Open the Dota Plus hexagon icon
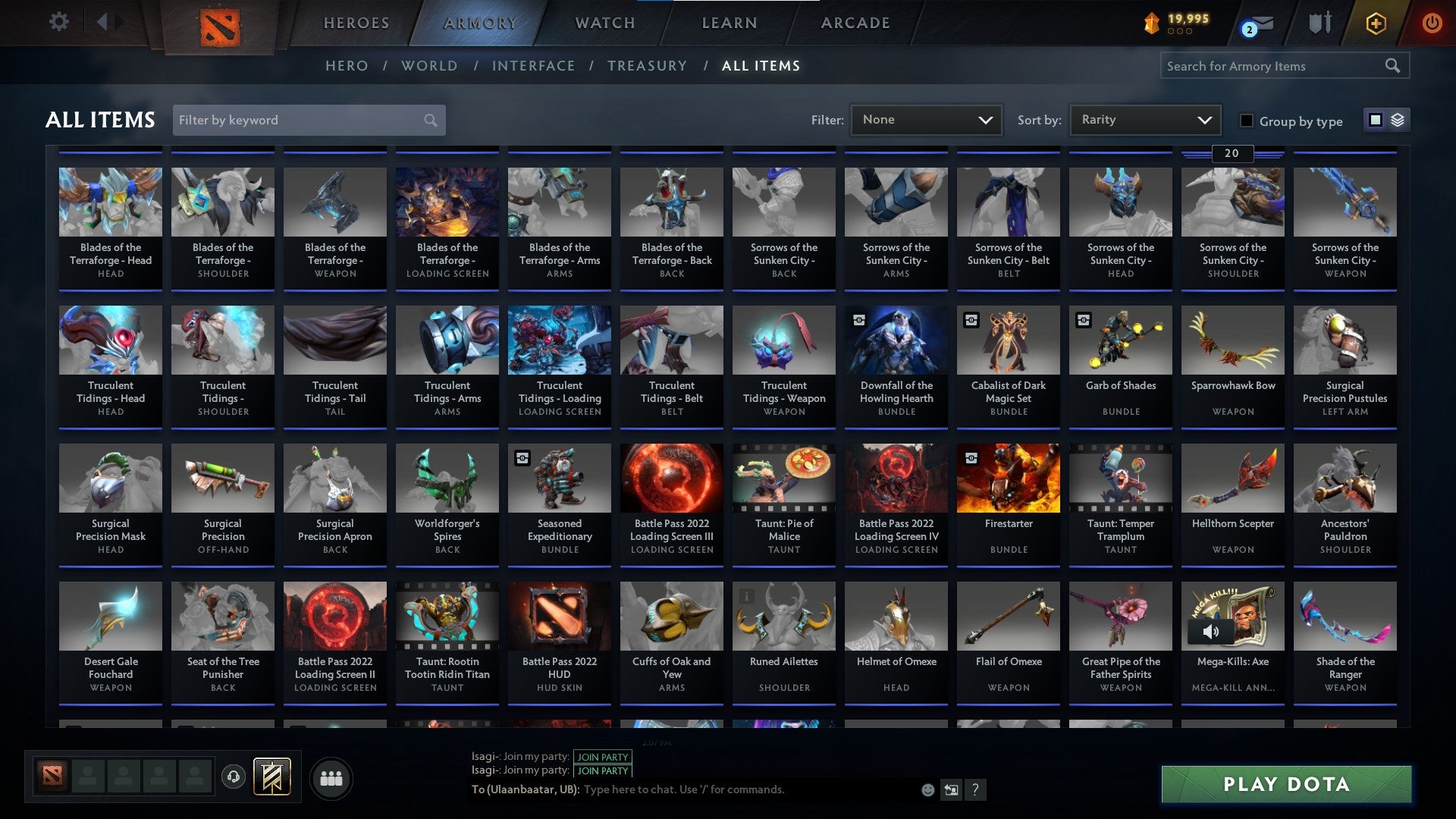The image size is (1456, 819). 1377,23
